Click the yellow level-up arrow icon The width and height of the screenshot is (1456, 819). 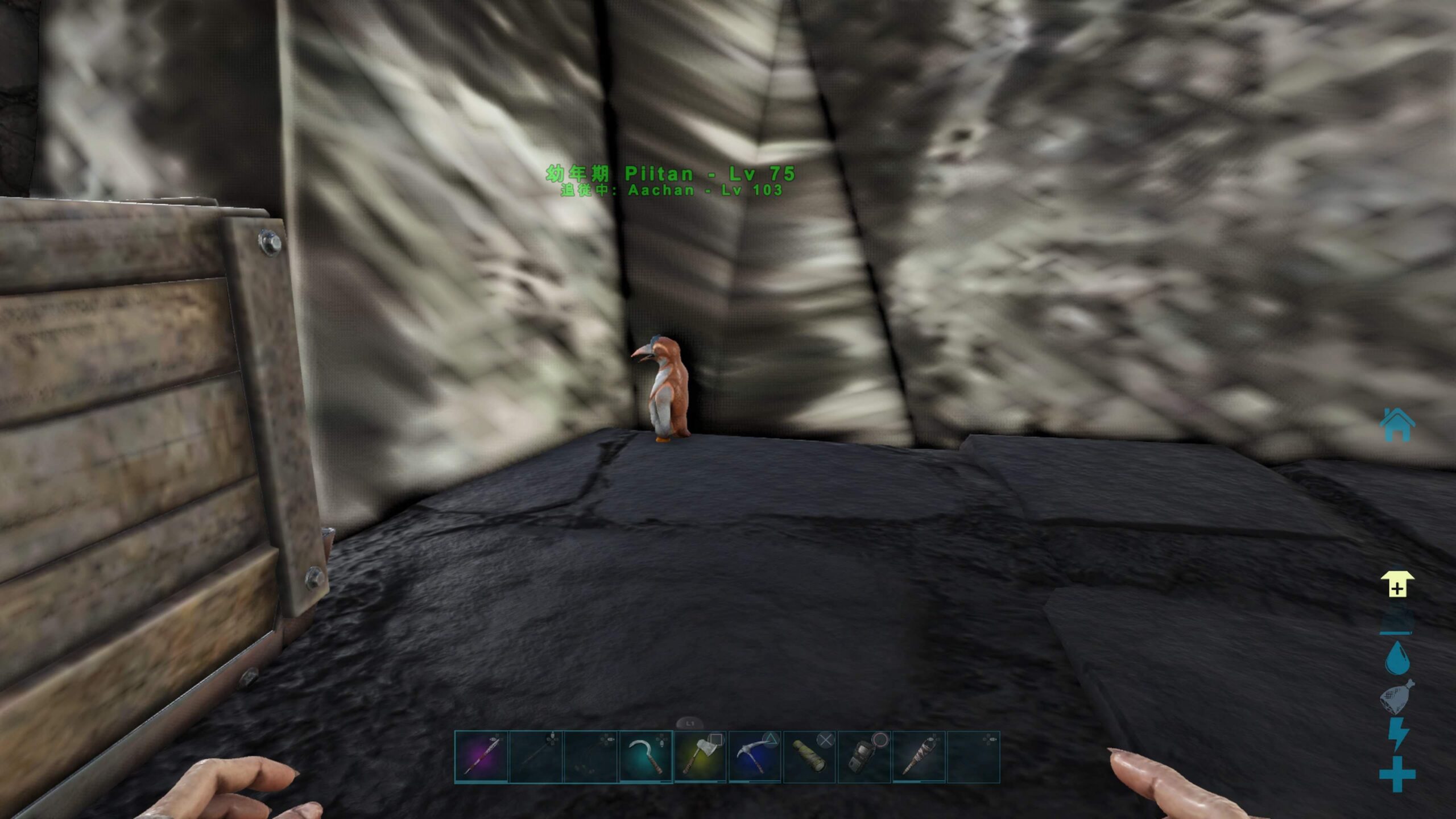[1397, 584]
